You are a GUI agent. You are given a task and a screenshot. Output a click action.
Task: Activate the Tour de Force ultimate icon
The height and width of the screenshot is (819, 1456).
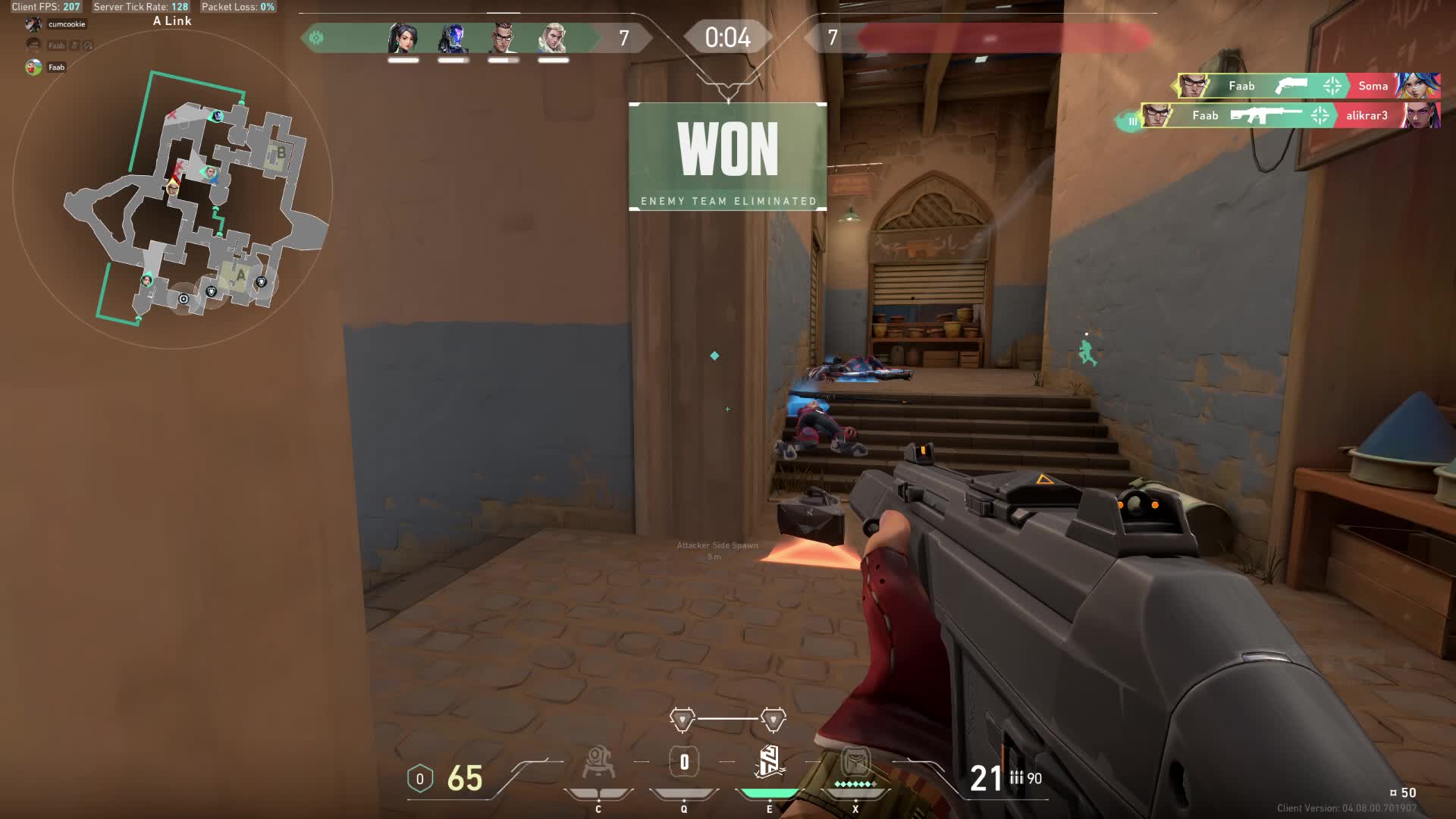pyautogui.click(x=855, y=763)
